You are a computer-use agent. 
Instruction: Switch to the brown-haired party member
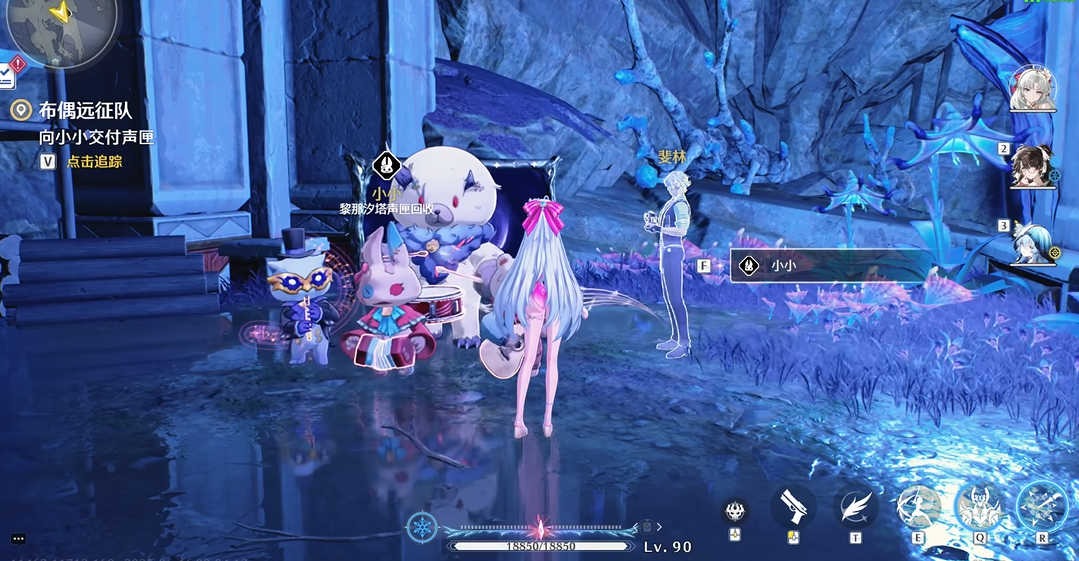coord(1032,166)
